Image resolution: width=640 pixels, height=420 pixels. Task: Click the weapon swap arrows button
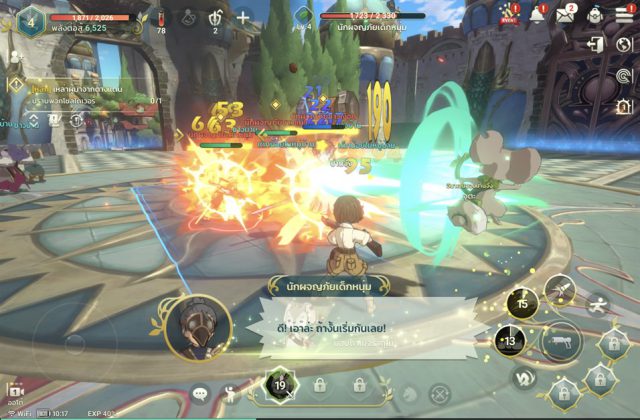pos(522,379)
